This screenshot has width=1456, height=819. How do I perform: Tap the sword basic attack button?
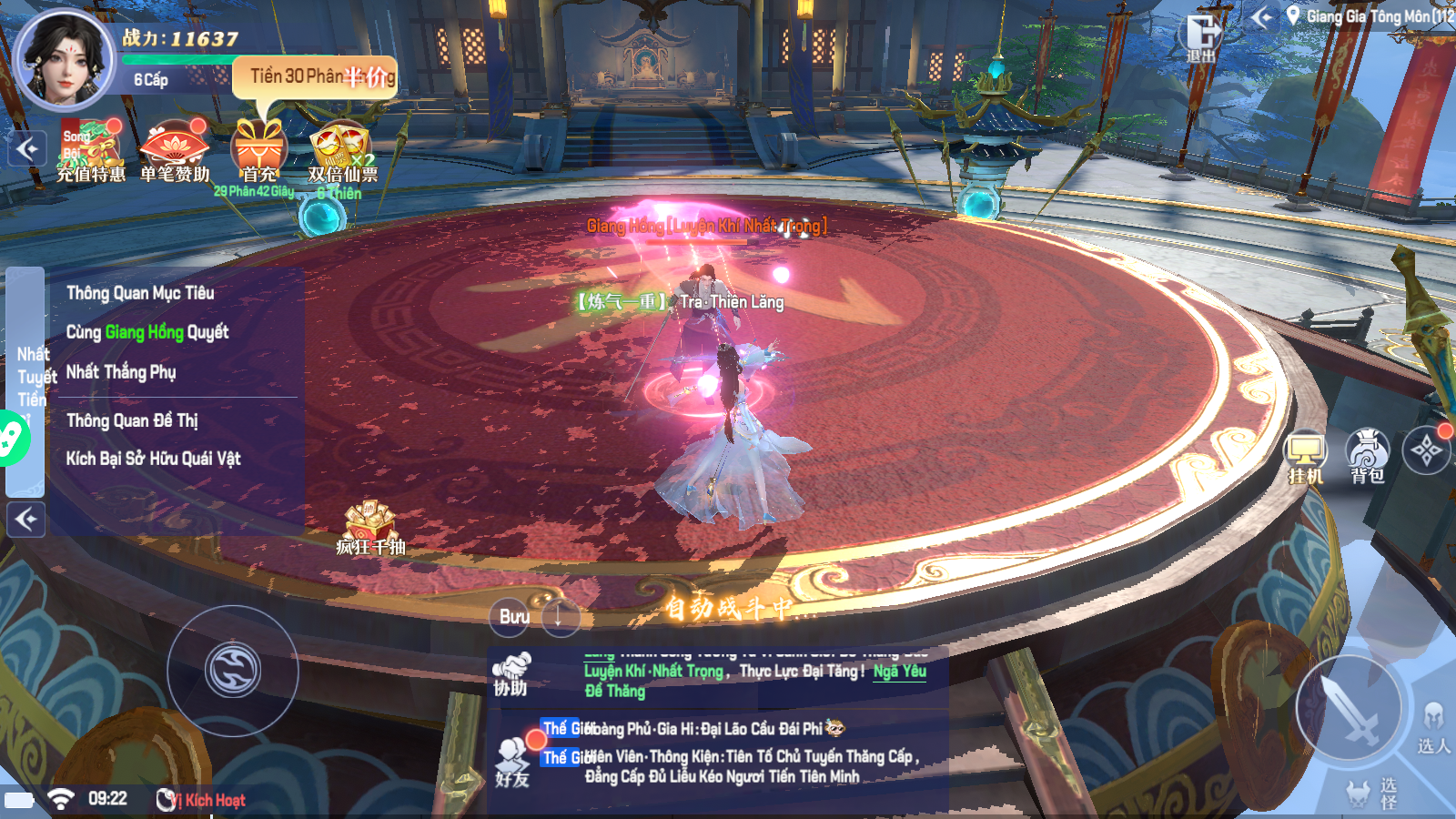click(1349, 708)
